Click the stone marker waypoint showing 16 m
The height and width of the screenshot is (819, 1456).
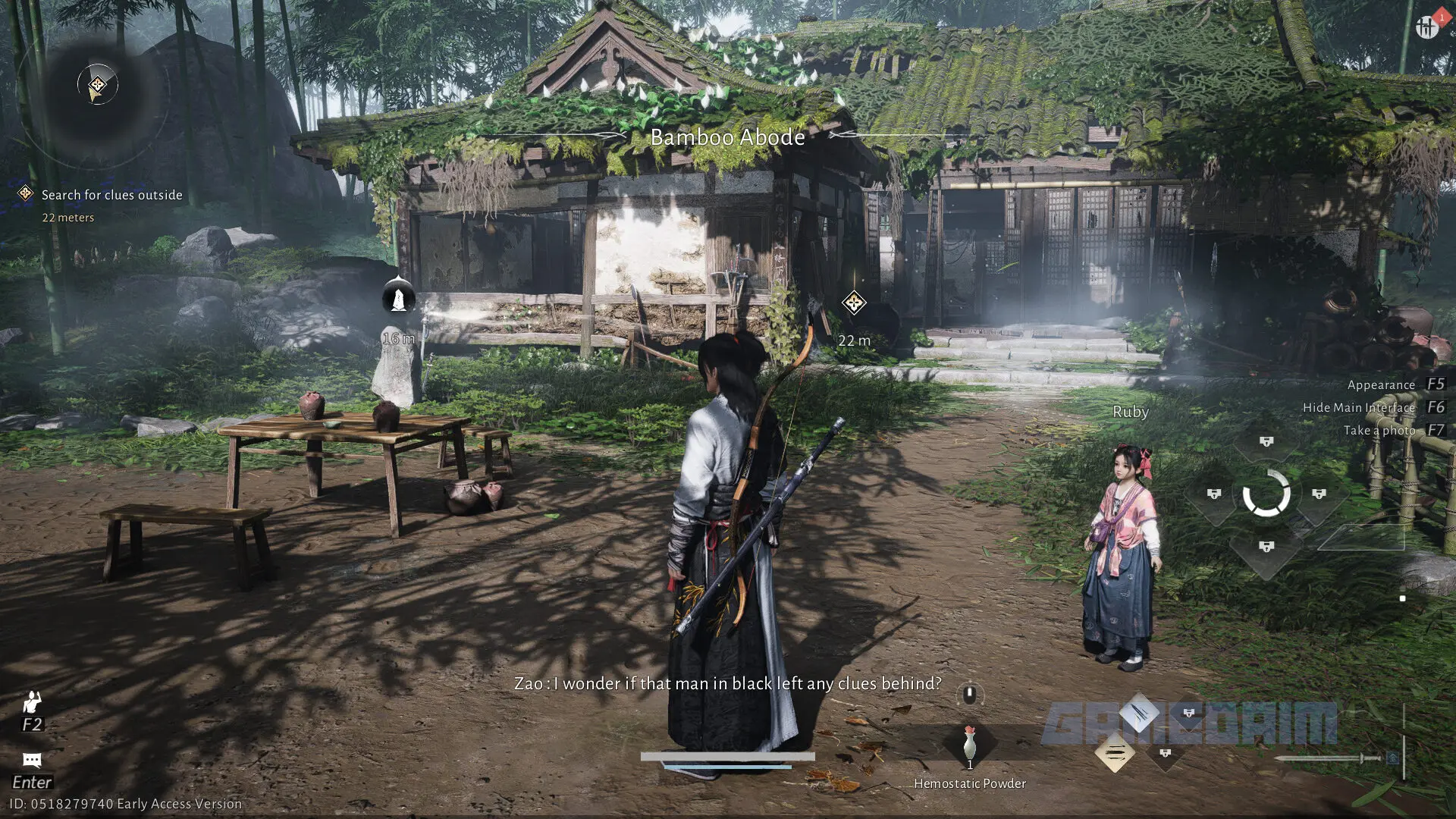pyautogui.click(x=398, y=297)
